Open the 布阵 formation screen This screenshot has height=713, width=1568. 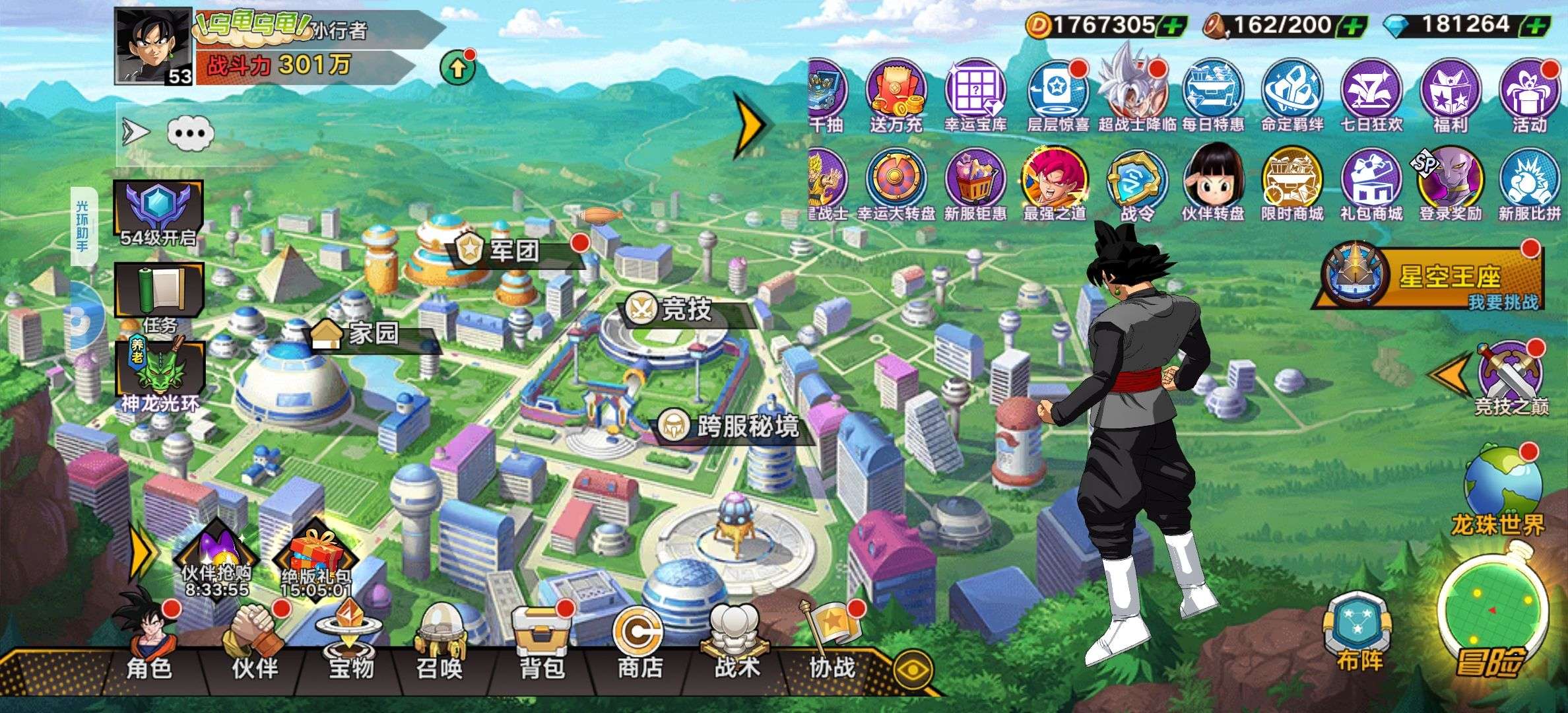tap(1359, 630)
